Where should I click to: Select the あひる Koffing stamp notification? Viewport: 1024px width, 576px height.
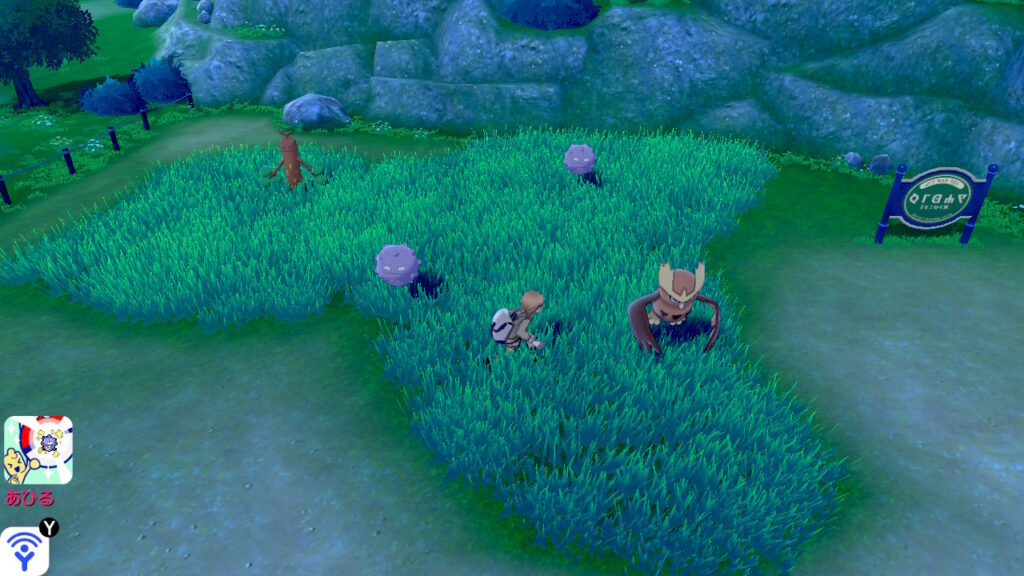point(38,451)
